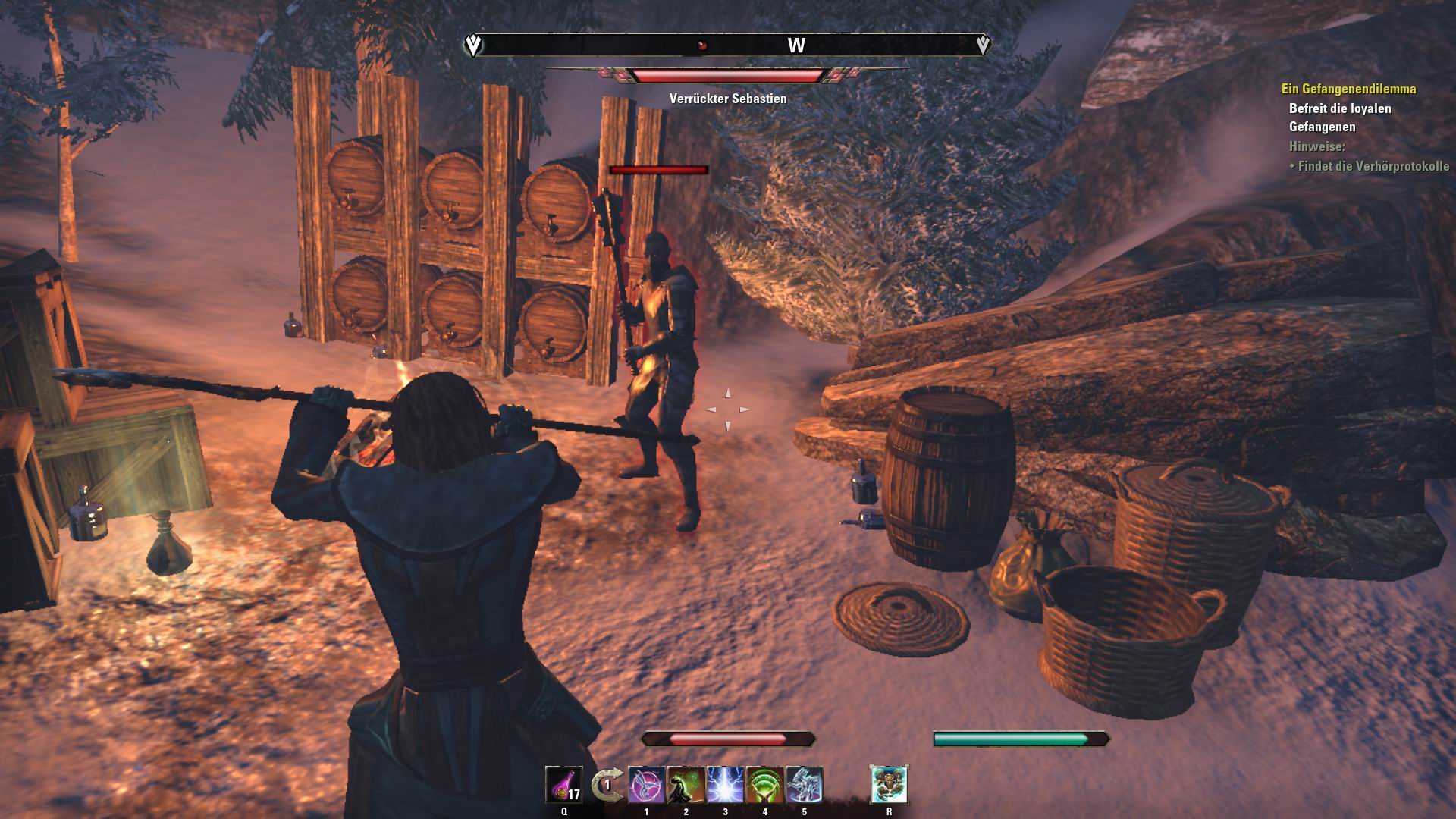This screenshot has height=819, width=1456.
Task: Activate the green healing hands ability in slot 4
Action: tap(764, 785)
